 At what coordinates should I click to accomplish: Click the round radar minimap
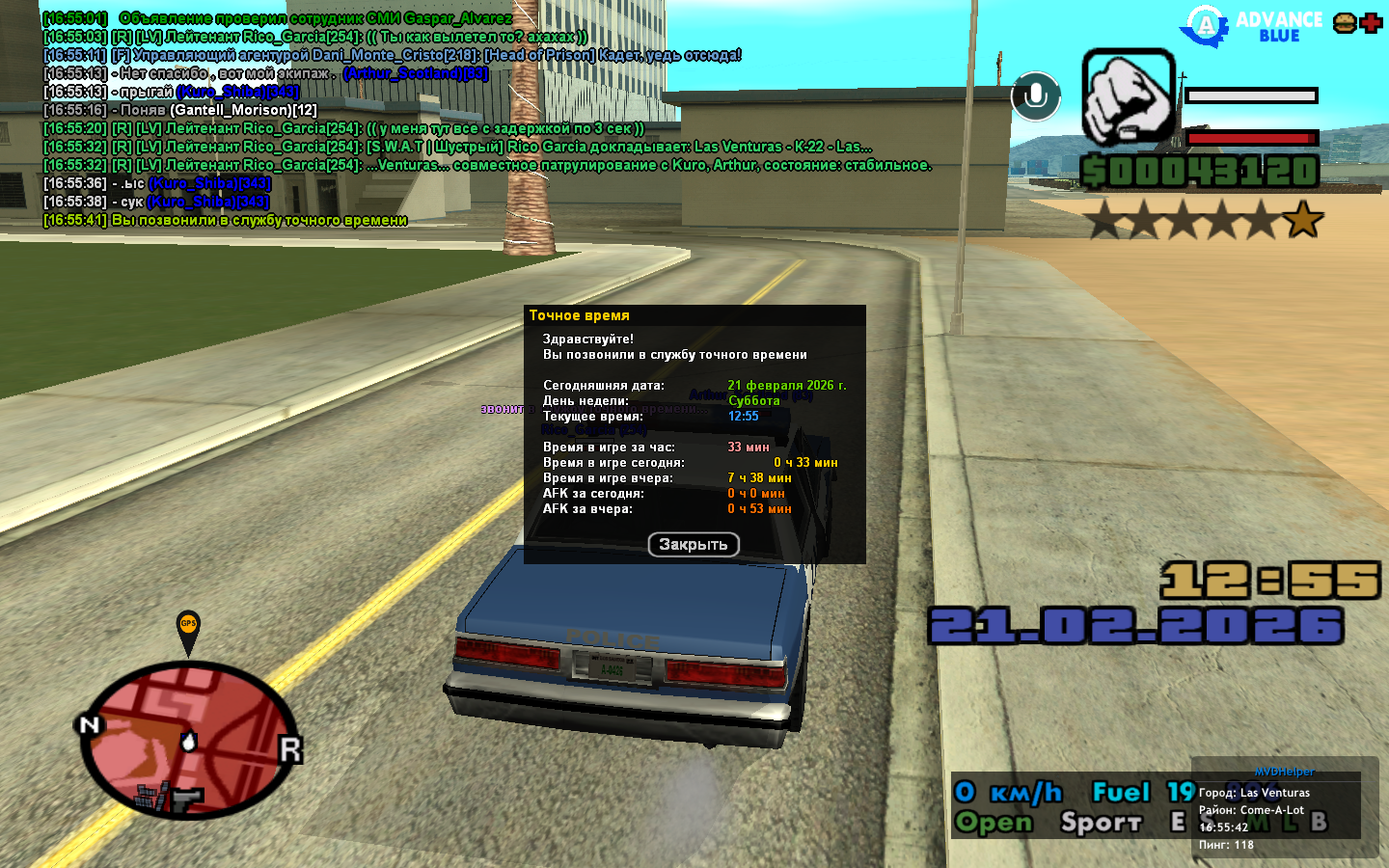point(190,740)
